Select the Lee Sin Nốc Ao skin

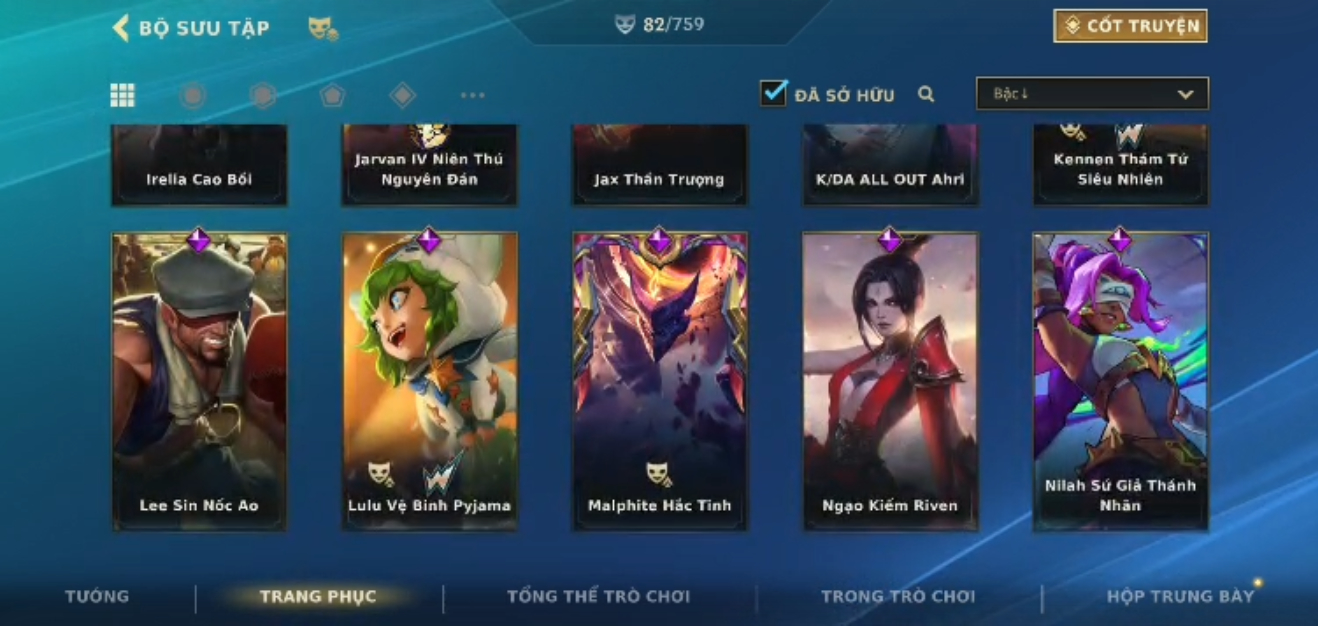199,380
